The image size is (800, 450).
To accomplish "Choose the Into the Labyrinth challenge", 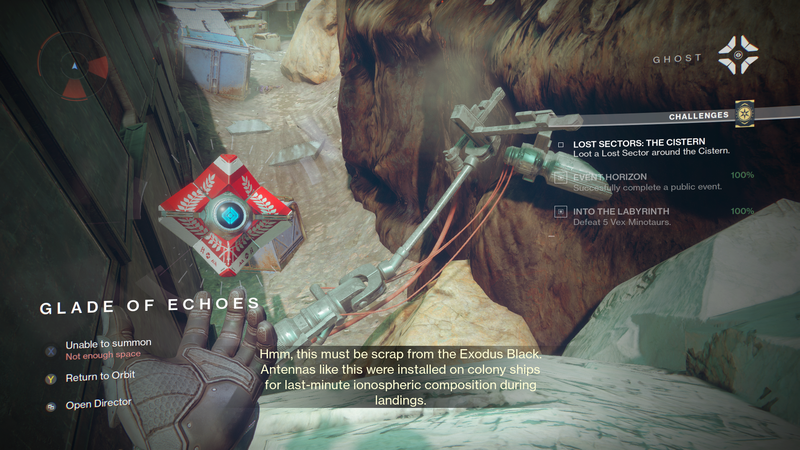I will (x=620, y=211).
